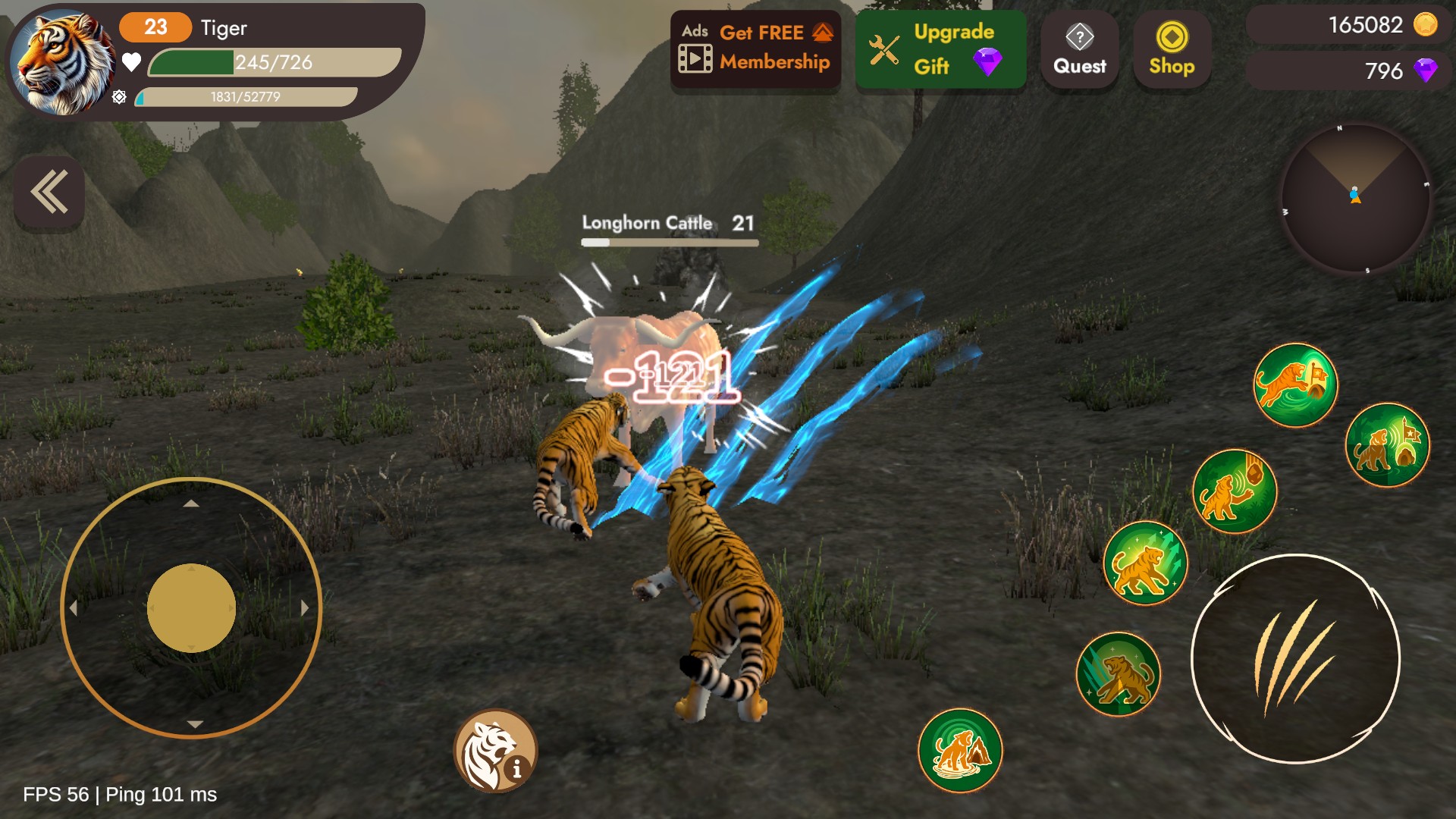Activate the roaring tiger green aura skill
1456x819 pixels.
(x=1144, y=563)
